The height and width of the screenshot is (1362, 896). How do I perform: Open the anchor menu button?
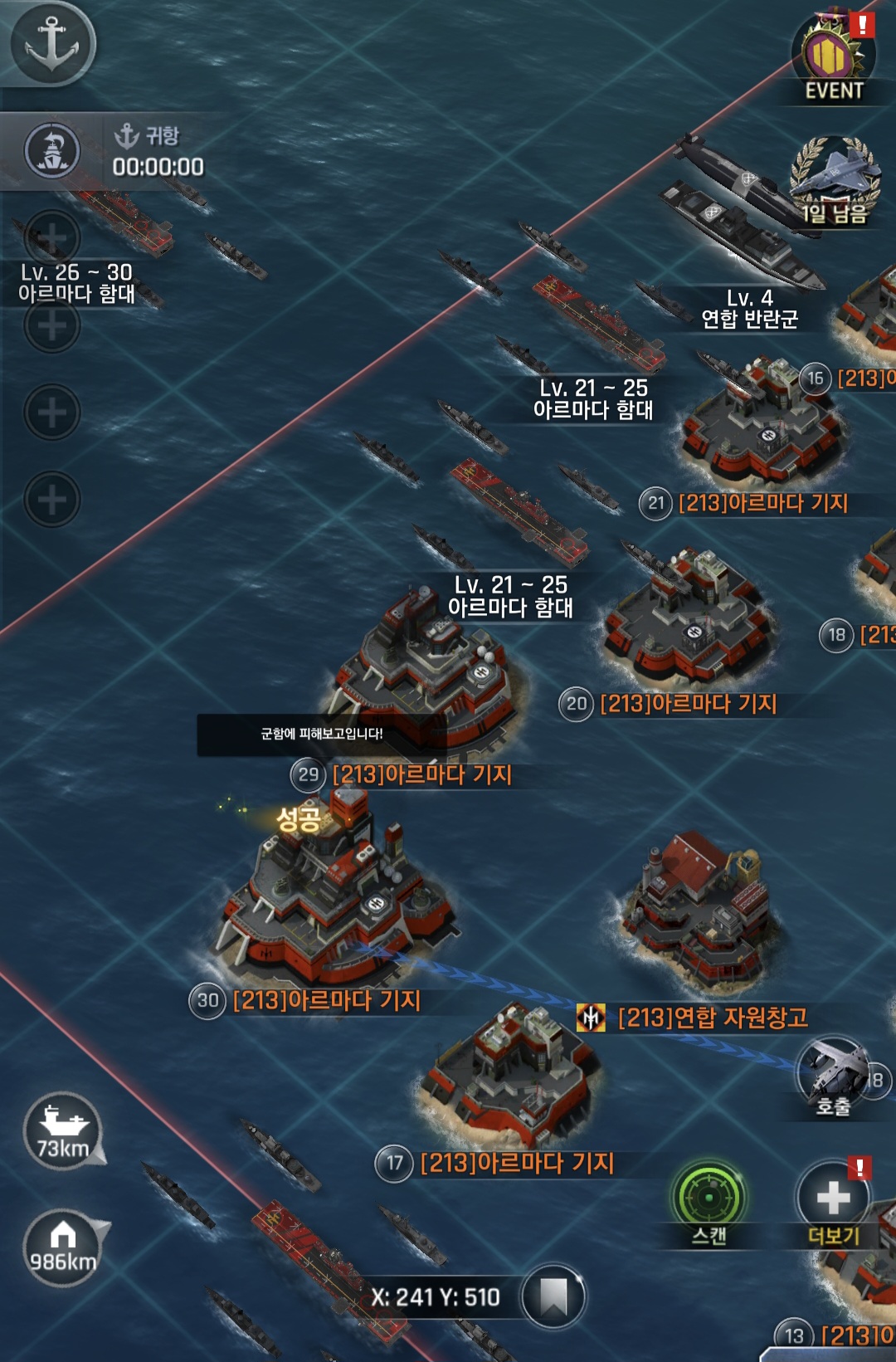coord(51,43)
